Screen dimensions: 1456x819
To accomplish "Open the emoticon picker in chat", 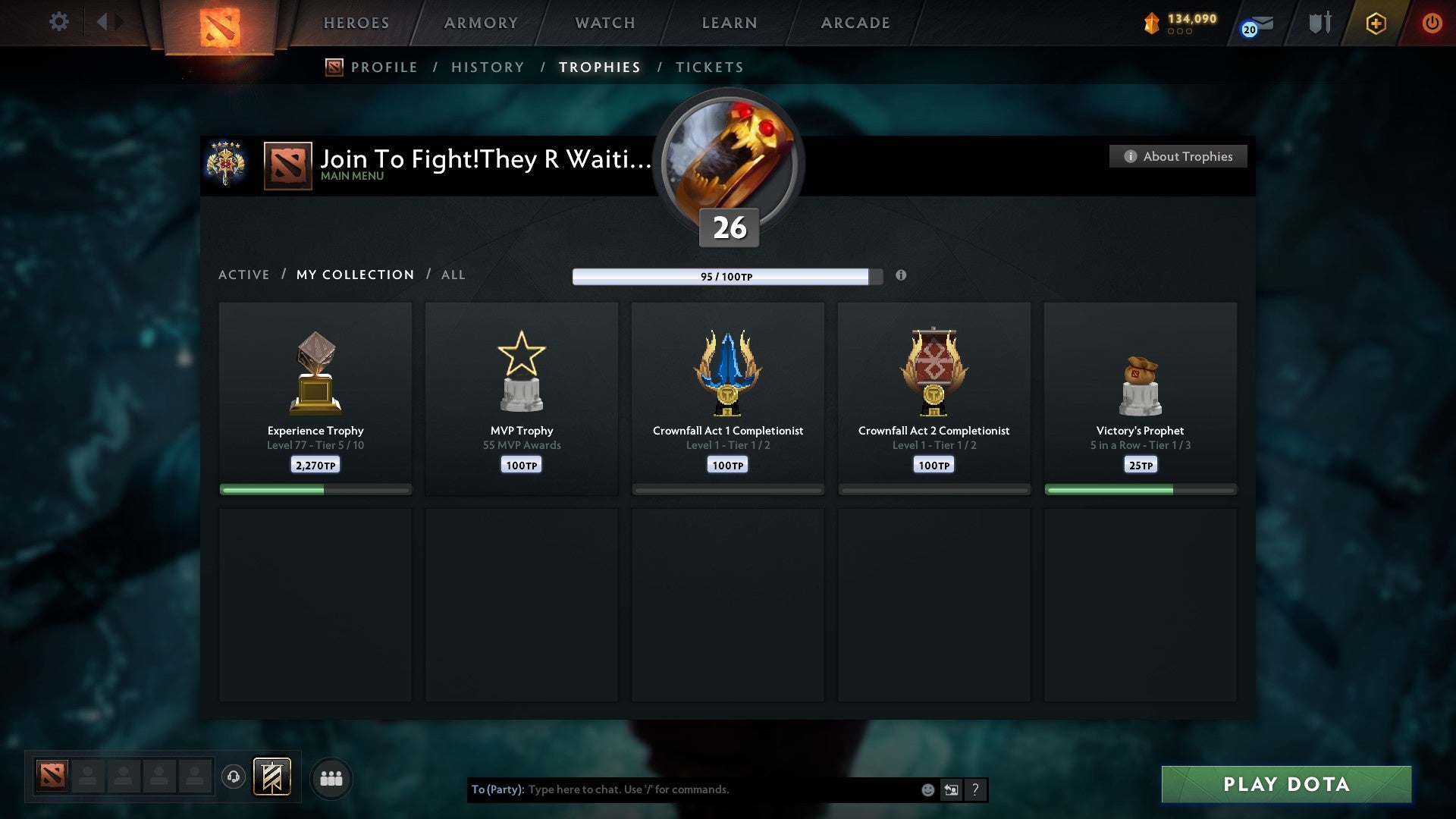I will [x=927, y=789].
